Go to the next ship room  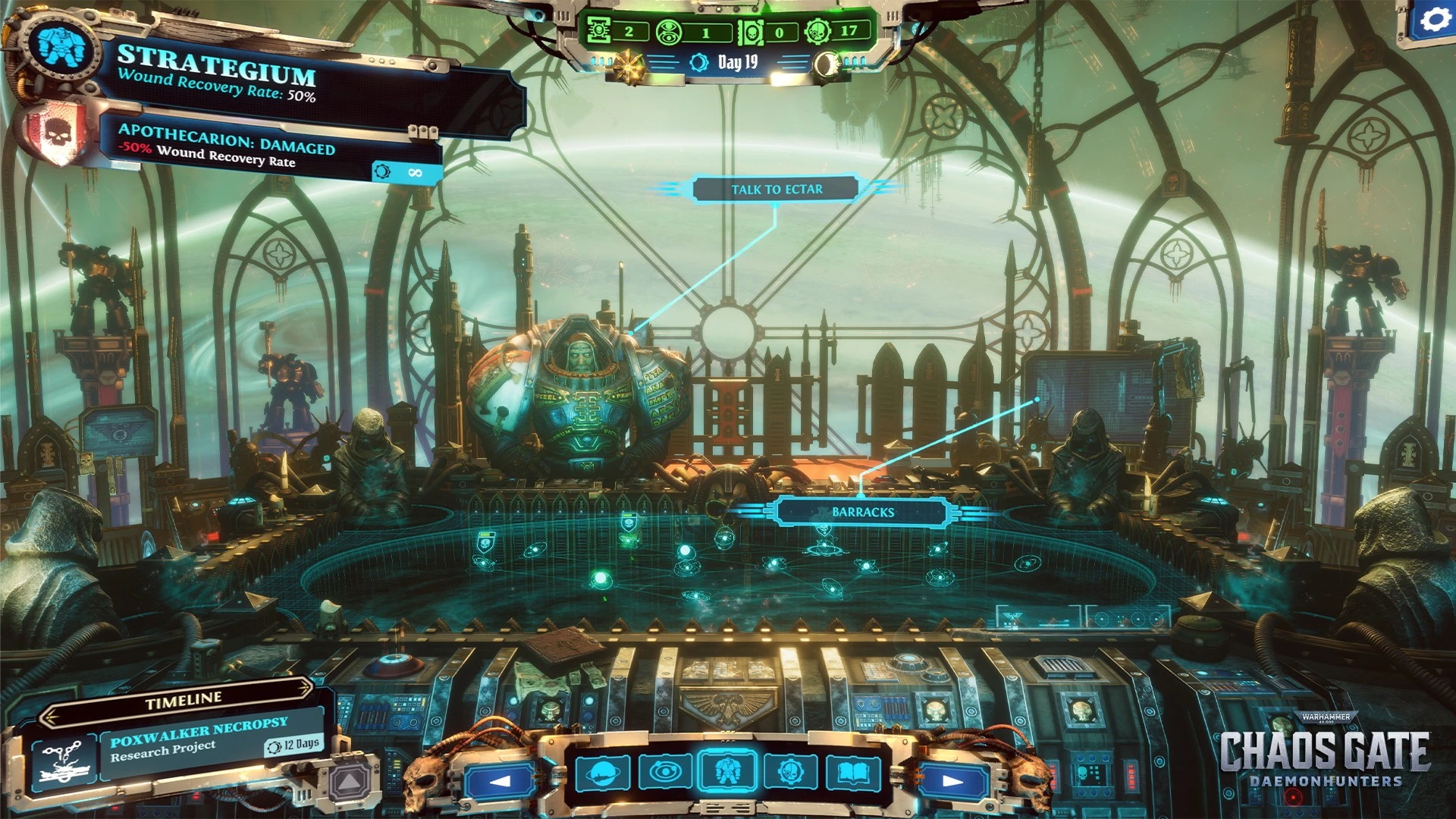click(952, 780)
